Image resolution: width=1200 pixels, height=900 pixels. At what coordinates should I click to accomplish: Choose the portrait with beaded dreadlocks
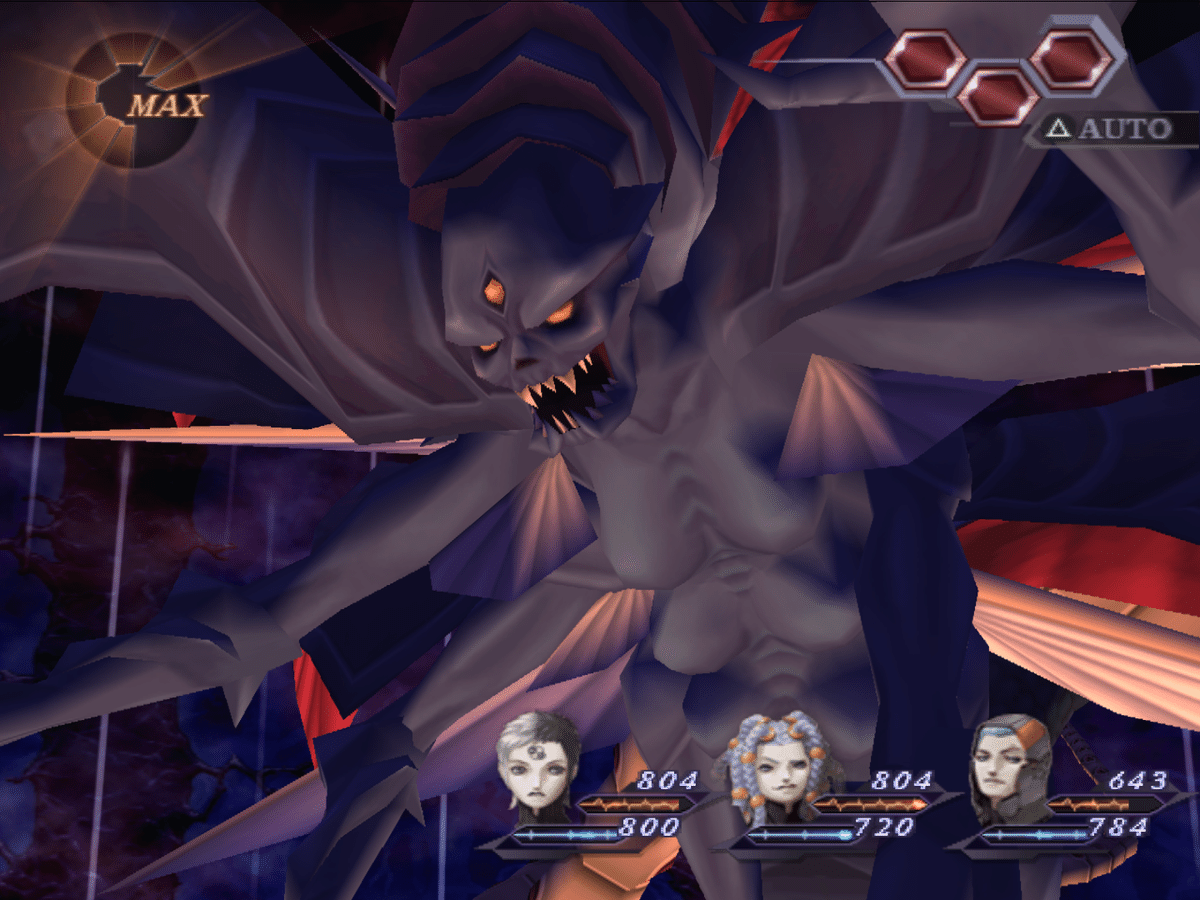(777, 765)
